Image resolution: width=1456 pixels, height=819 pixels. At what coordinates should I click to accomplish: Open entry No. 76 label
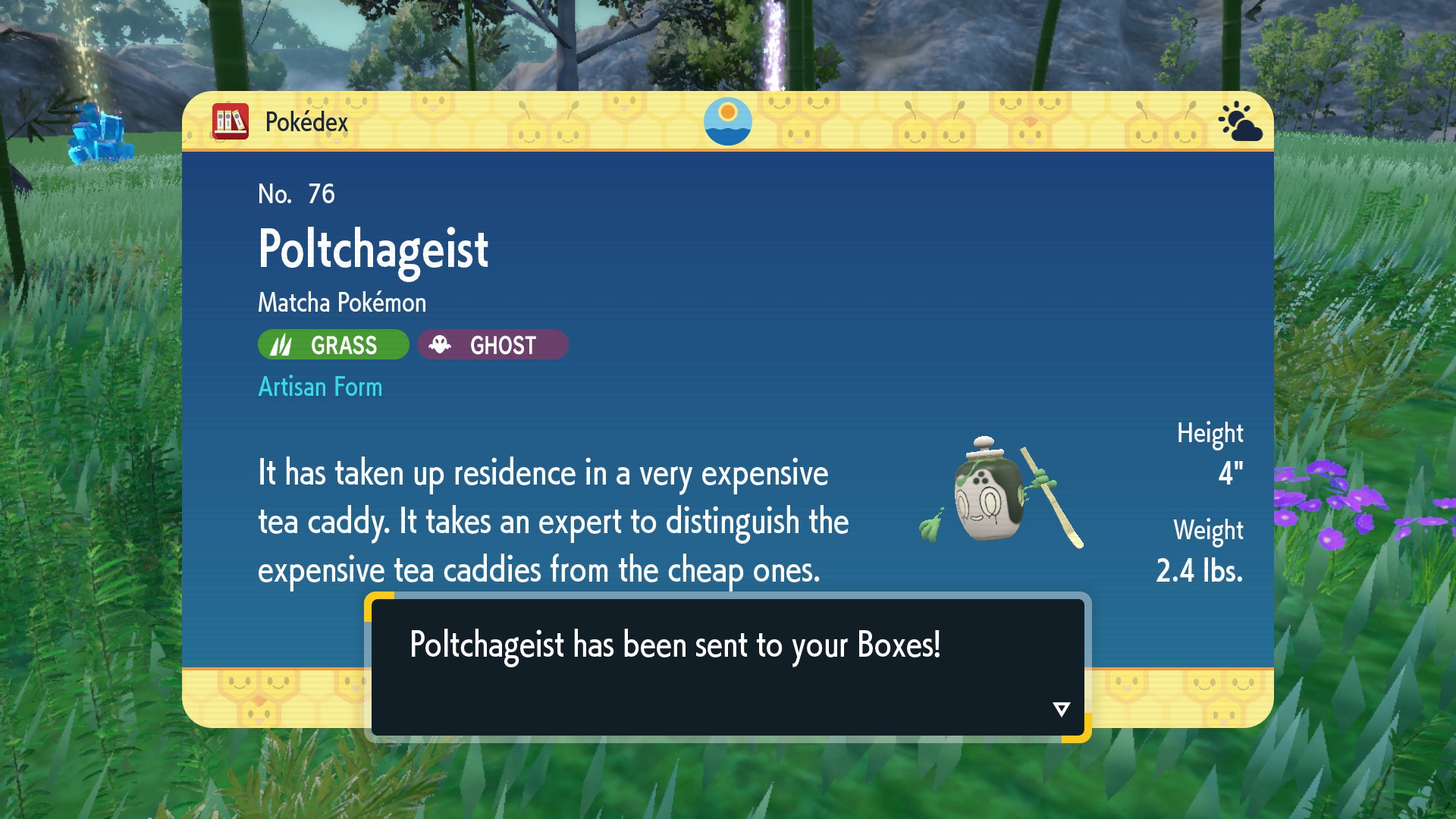pos(294,194)
